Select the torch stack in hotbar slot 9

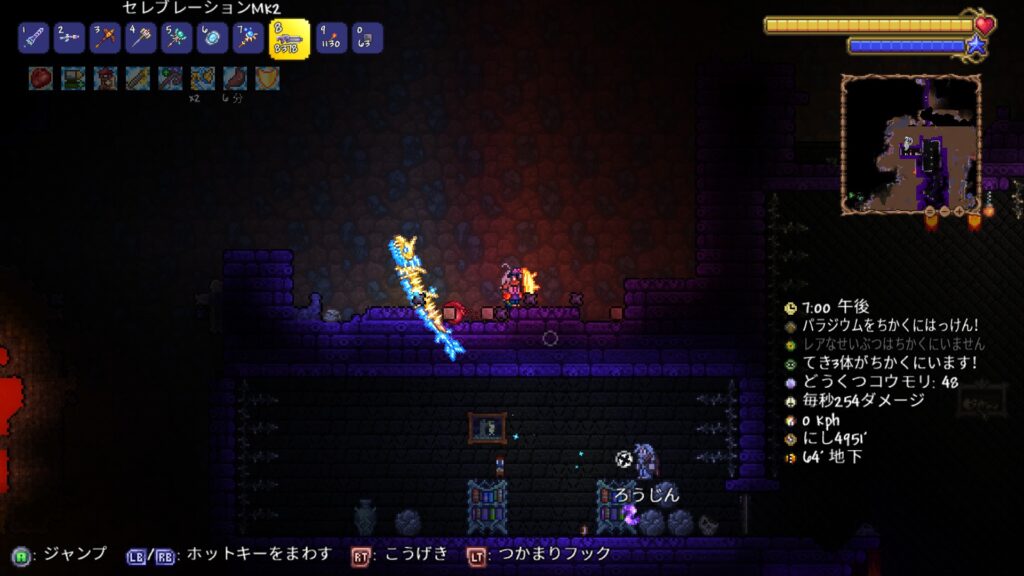[x=331, y=38]
